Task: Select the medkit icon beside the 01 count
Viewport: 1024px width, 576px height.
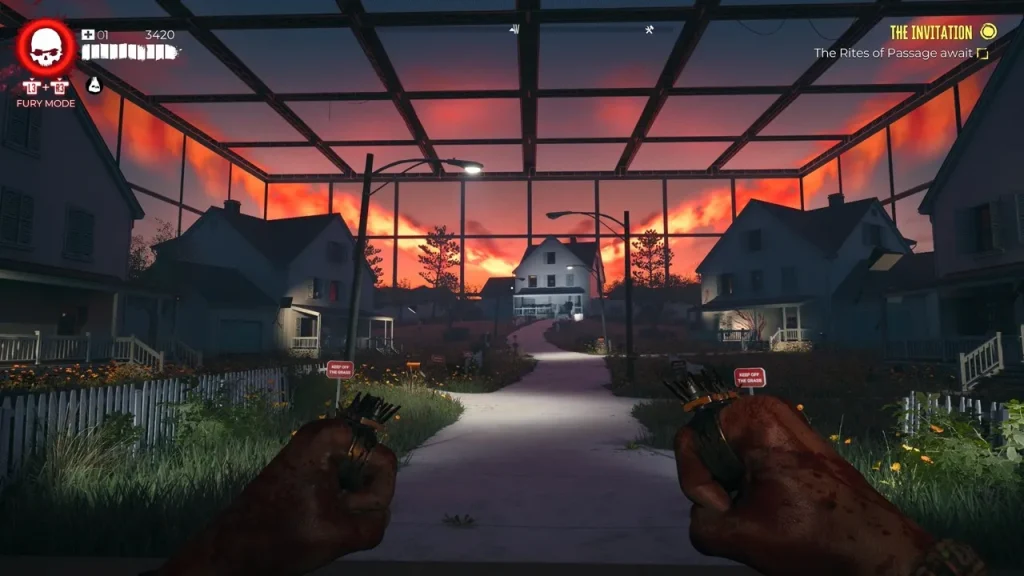Action: tap(88, 35)
